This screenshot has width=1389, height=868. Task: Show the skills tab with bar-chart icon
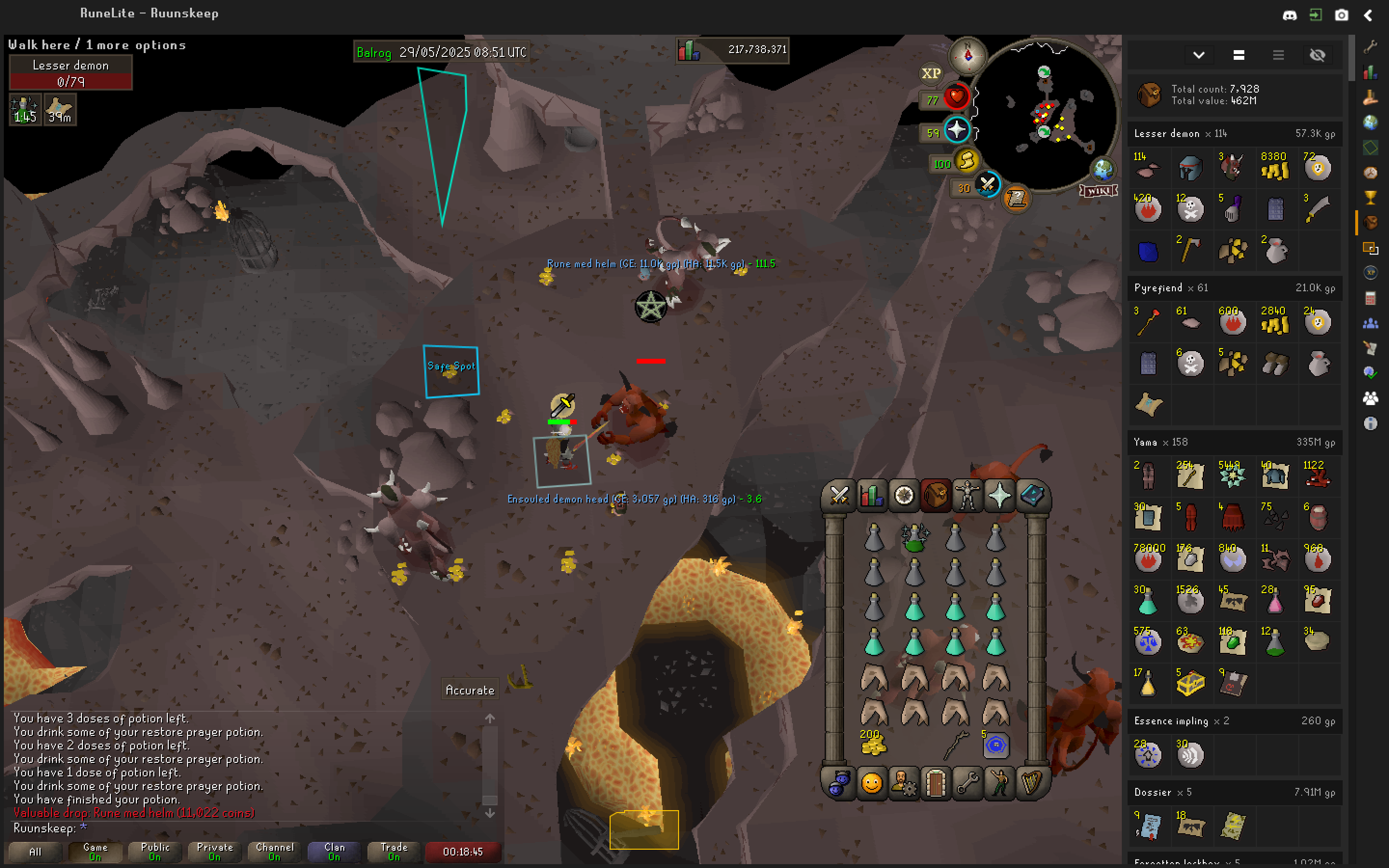coord(871,495)
